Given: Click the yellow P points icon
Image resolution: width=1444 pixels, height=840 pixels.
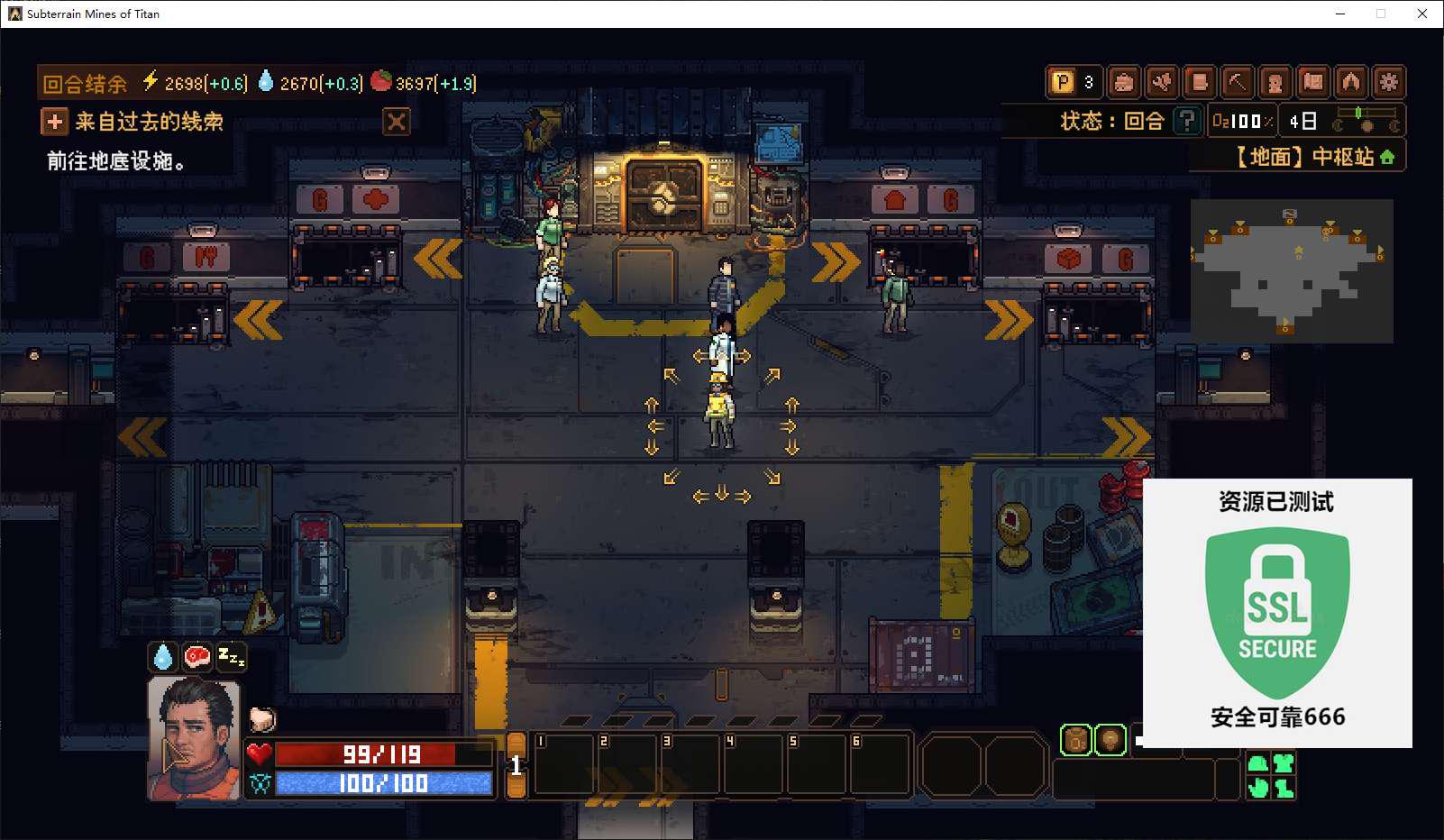Looking at the screenshot, I should [1064, 83].
